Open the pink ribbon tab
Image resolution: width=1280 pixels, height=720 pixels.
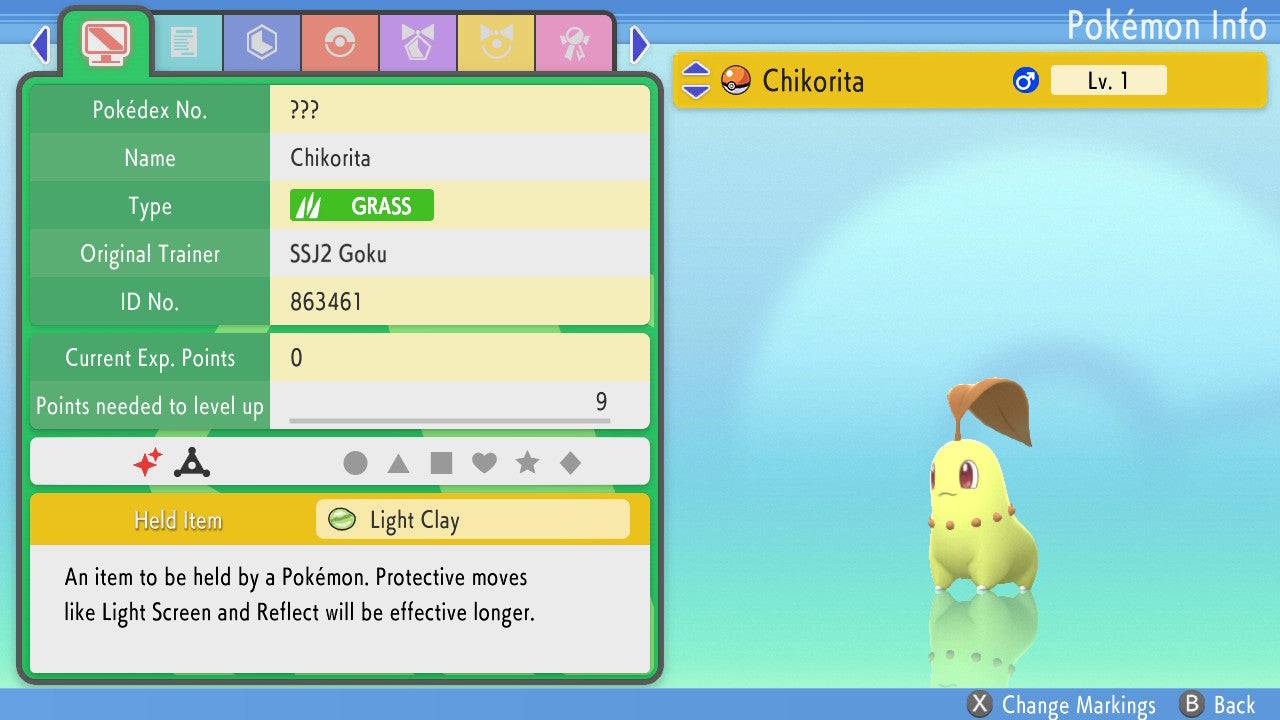coord(574,43)
